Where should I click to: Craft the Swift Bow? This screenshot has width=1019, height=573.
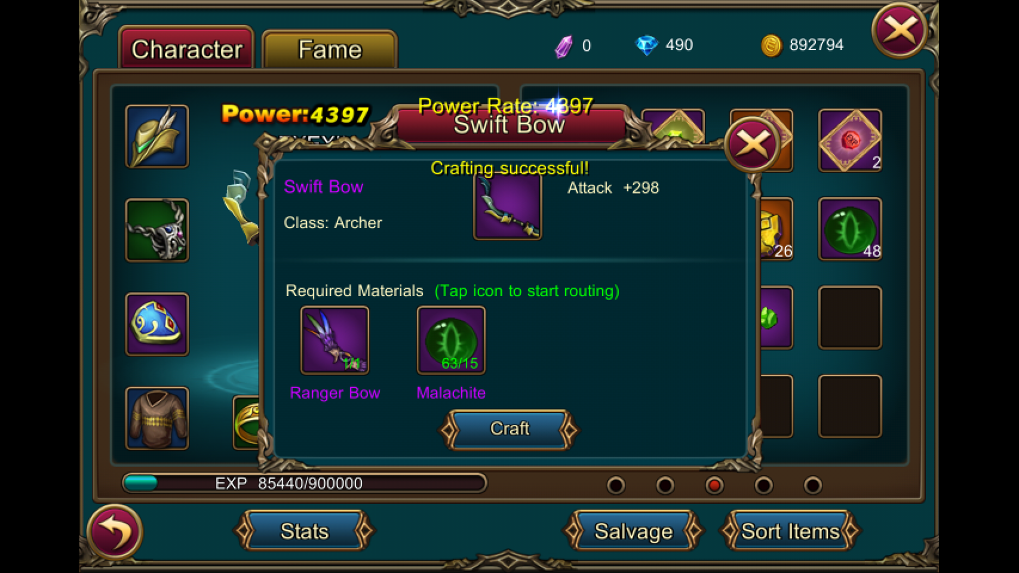click(x=509, y=429)
